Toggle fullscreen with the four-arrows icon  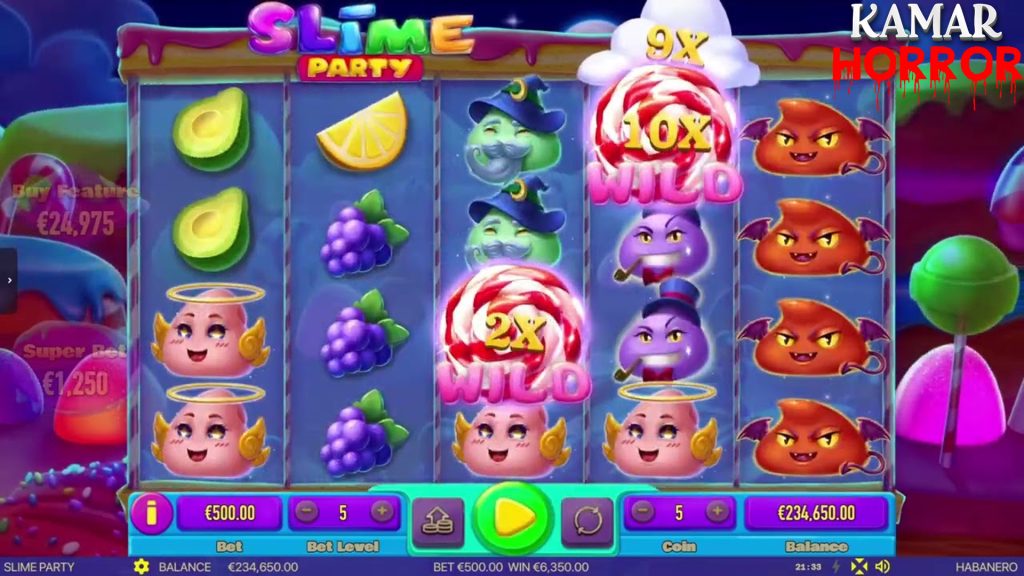[859, 567]
